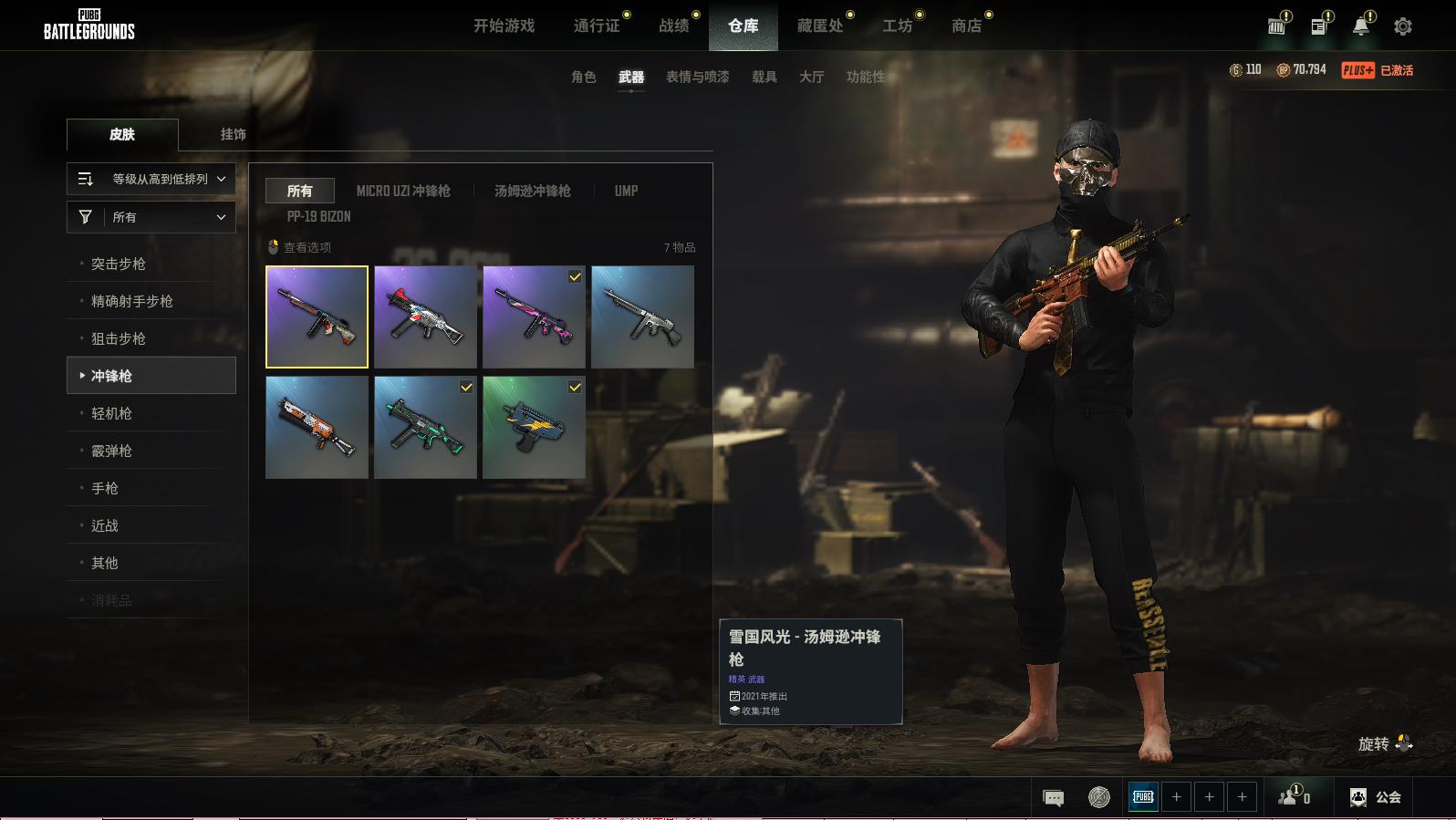
Task: Open the 开始游戏 (Start Game) menu
Action: pyautogui.click(x=504, y=26)
